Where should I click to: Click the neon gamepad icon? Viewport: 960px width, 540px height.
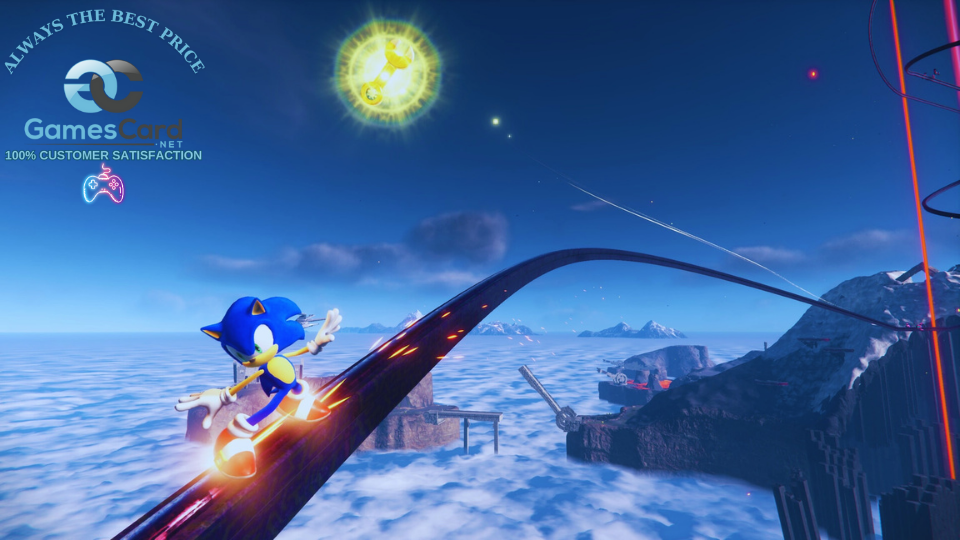click(103, 185)
